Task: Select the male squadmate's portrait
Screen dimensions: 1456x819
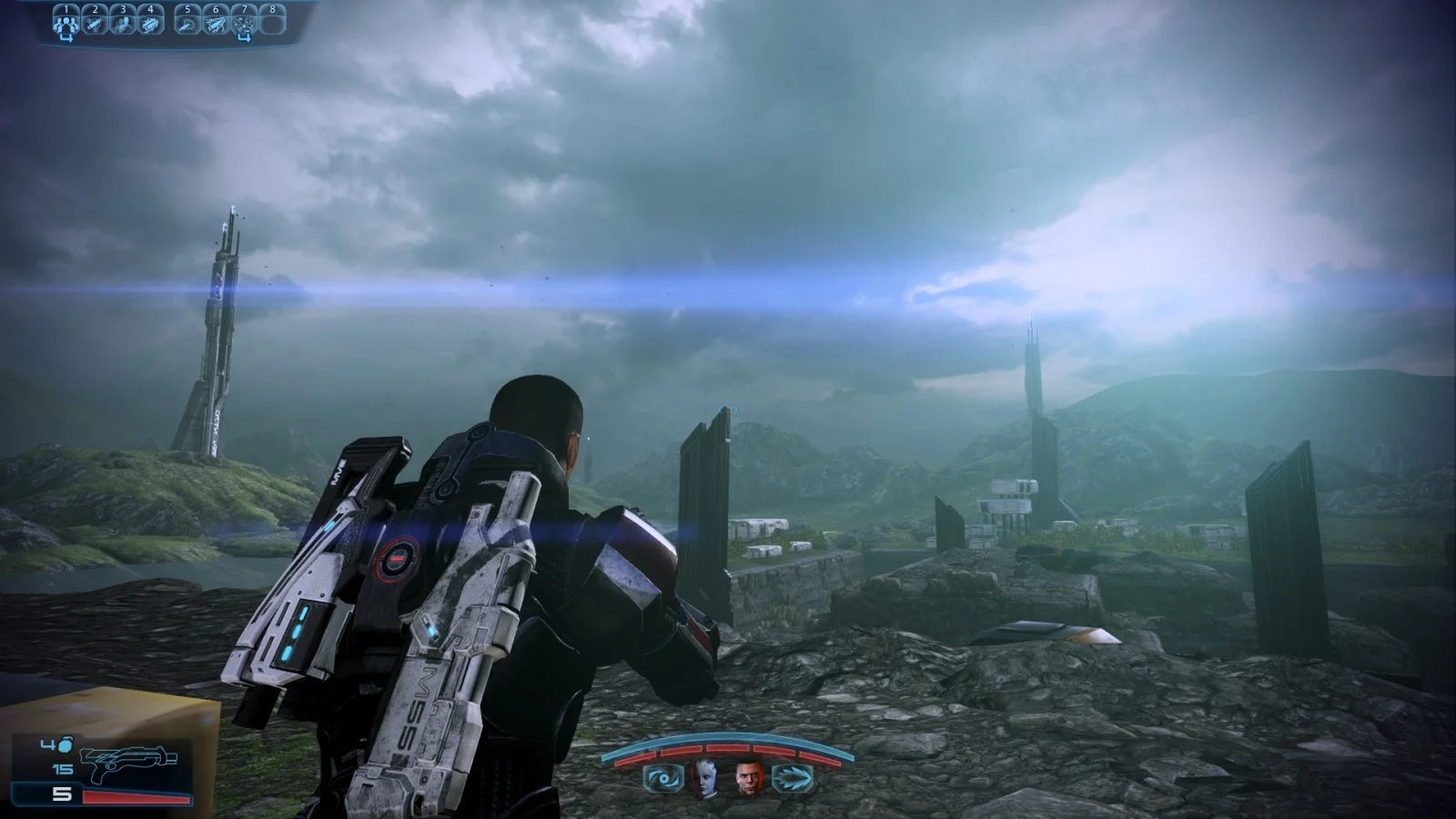Action: [x=749, y=777]
